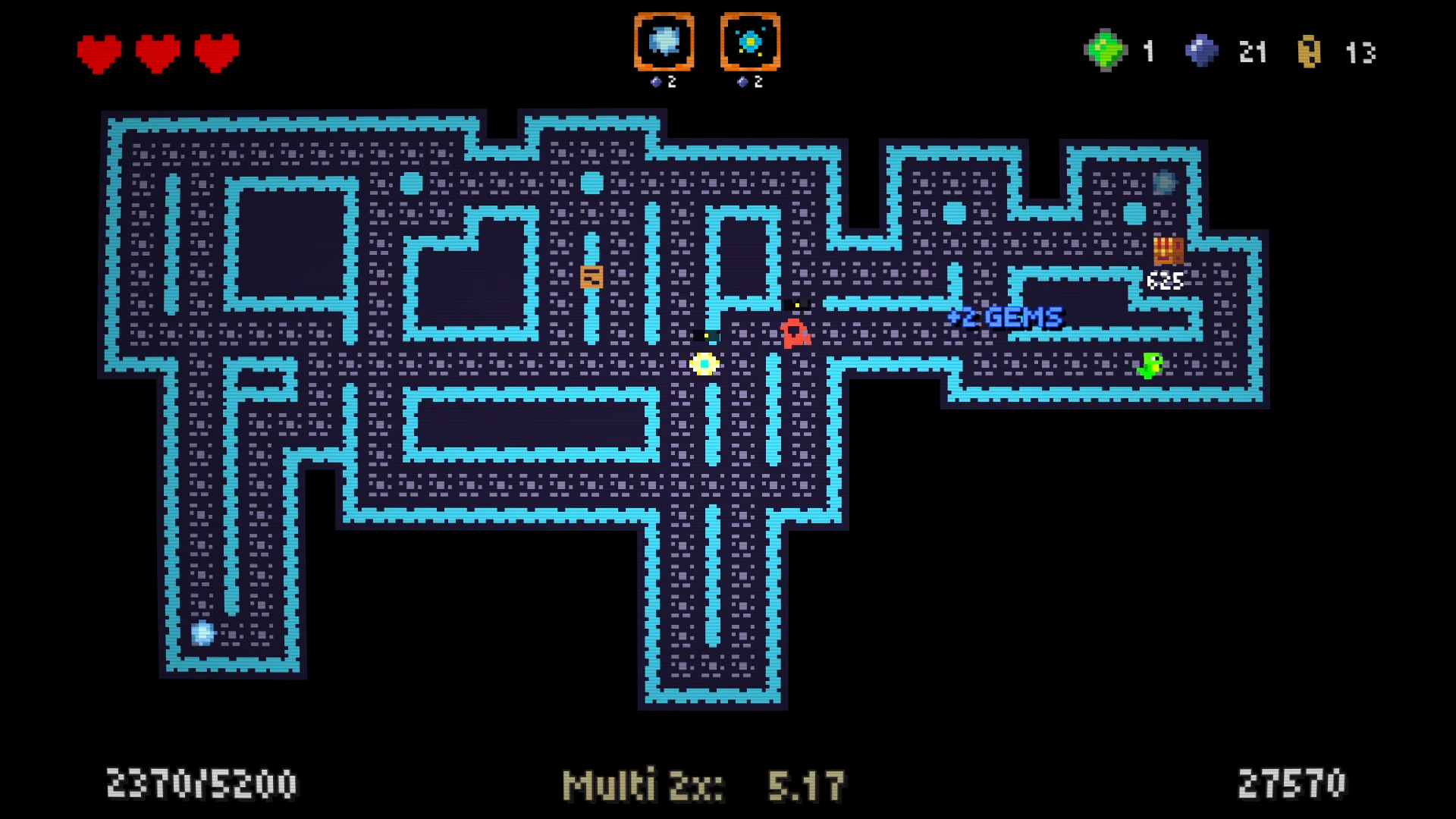Click the blue gem icon showing 21
This screenshot has height=819, width=1456.
pos(1200,51)
